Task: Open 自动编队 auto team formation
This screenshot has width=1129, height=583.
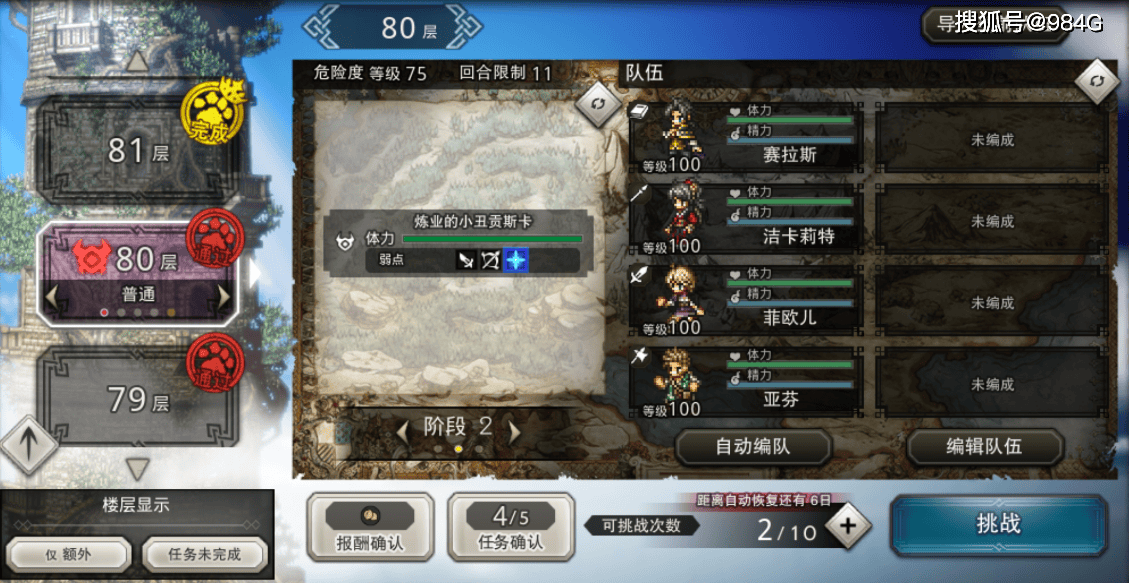Action: coord(753,447)
